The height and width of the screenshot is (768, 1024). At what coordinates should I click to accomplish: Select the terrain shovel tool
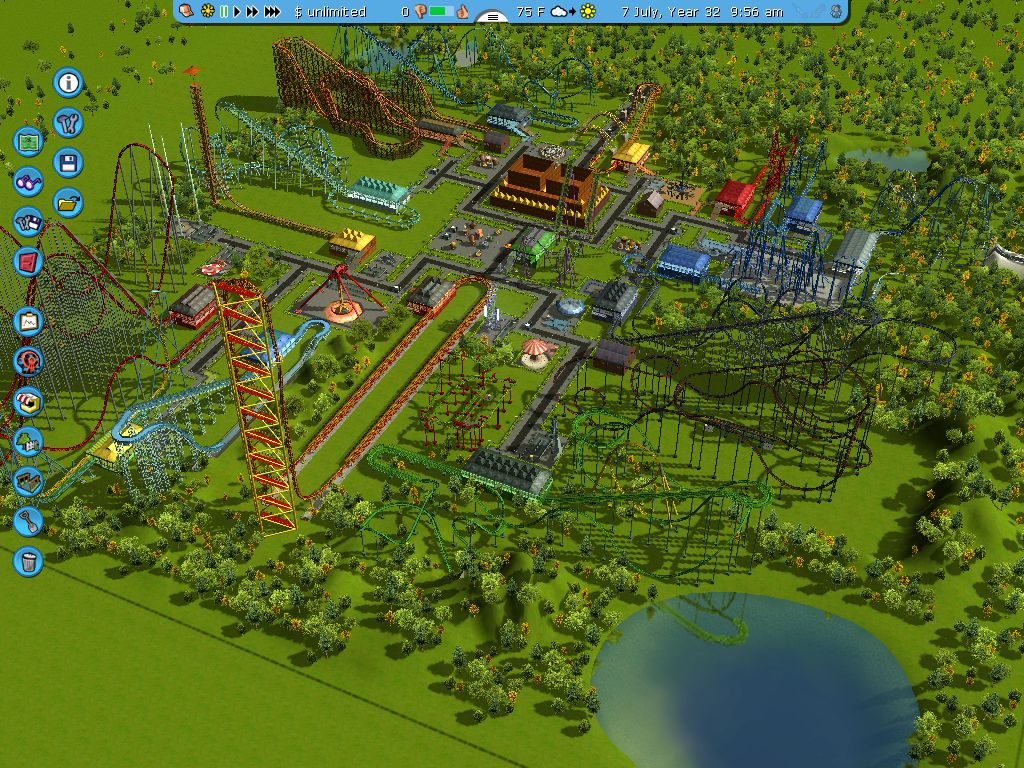29,521
